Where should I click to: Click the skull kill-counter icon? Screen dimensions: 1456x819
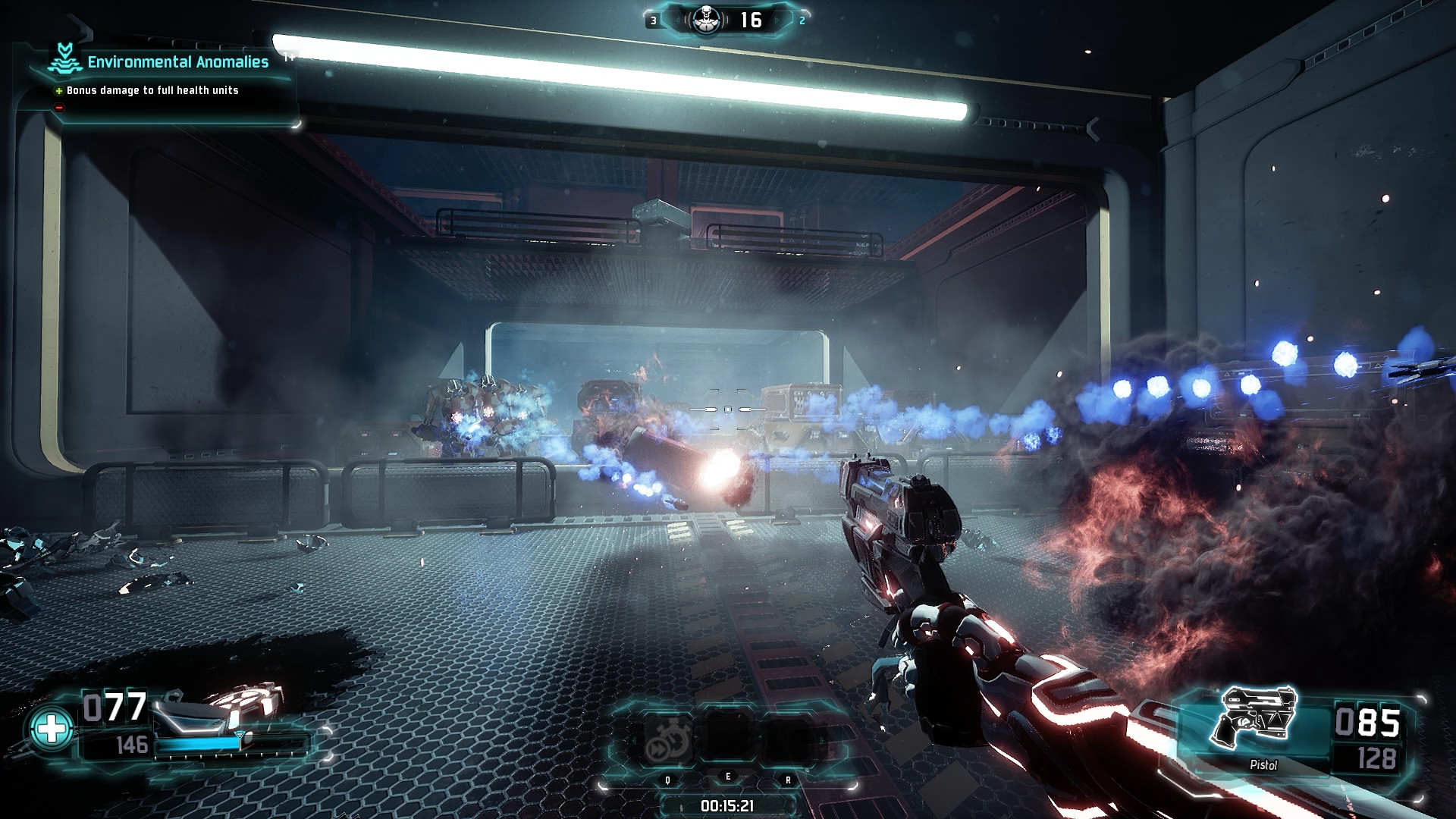(707, 20)
